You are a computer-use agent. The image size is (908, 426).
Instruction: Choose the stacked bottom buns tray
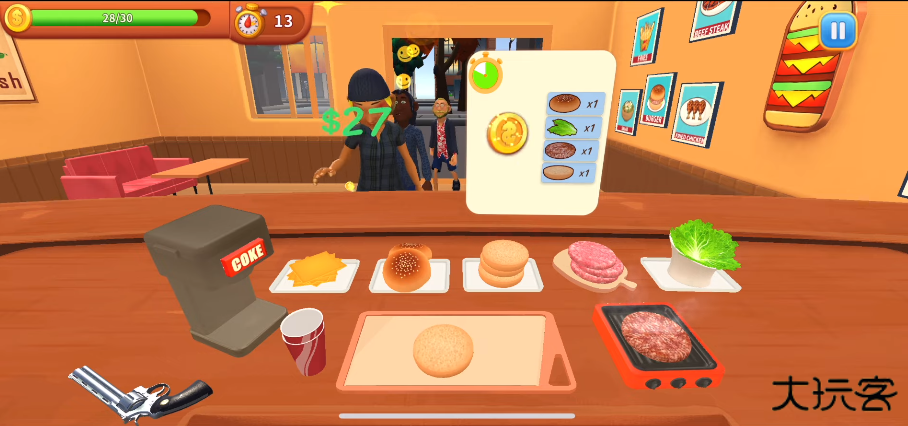(503, 265)
